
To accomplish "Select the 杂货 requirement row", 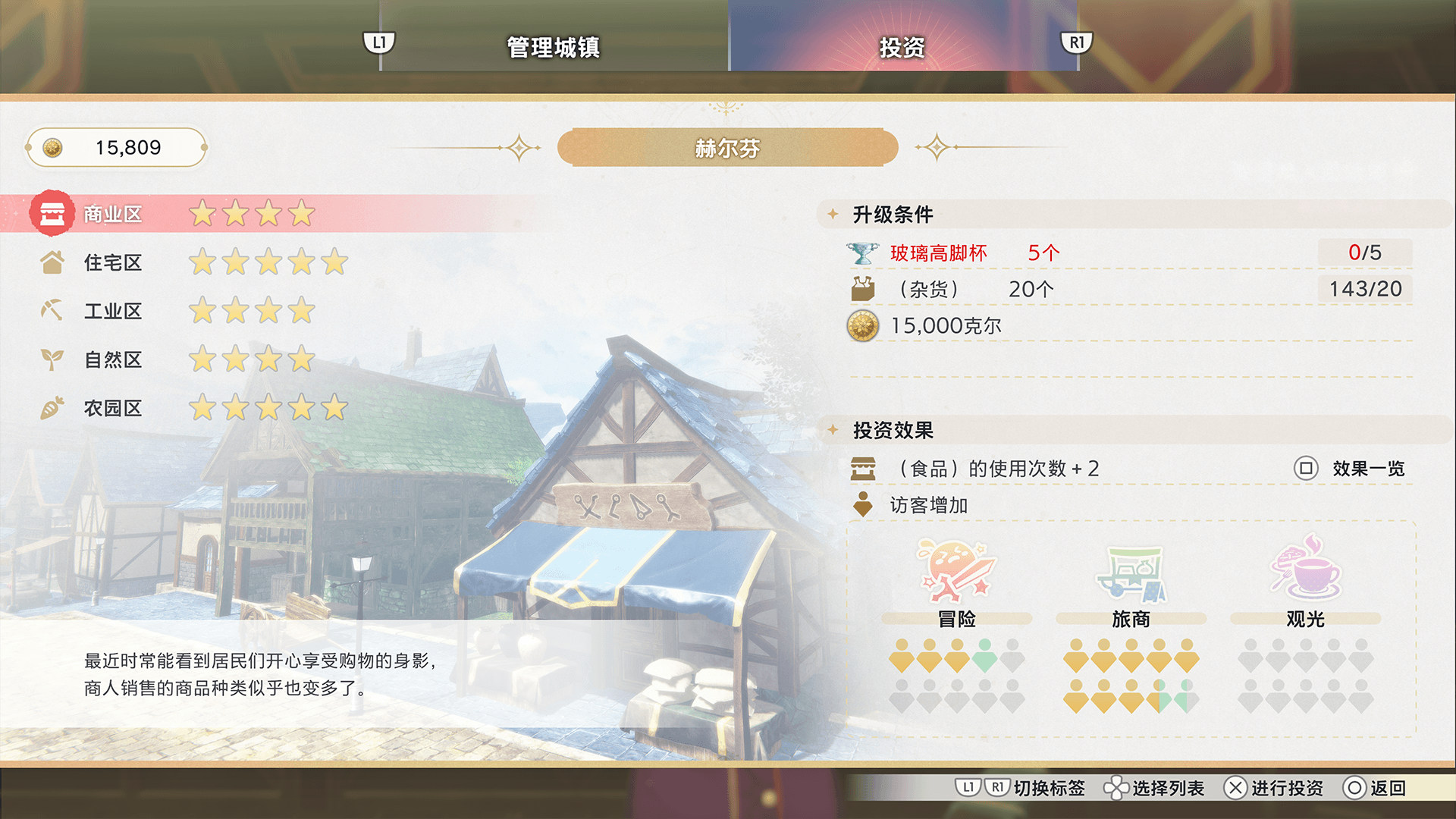I will [x=929, y=289].
